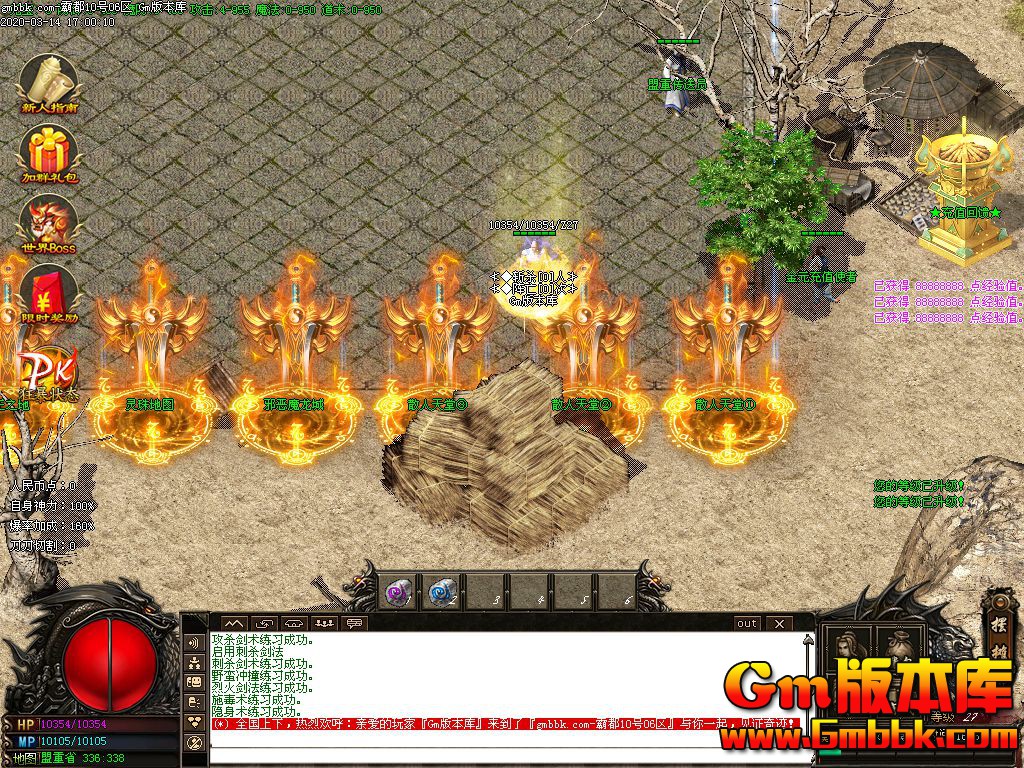This screenshot has height=768, width=1024.
Task: Open the speech bubble chat tab
Action: (x=354, y=623)
